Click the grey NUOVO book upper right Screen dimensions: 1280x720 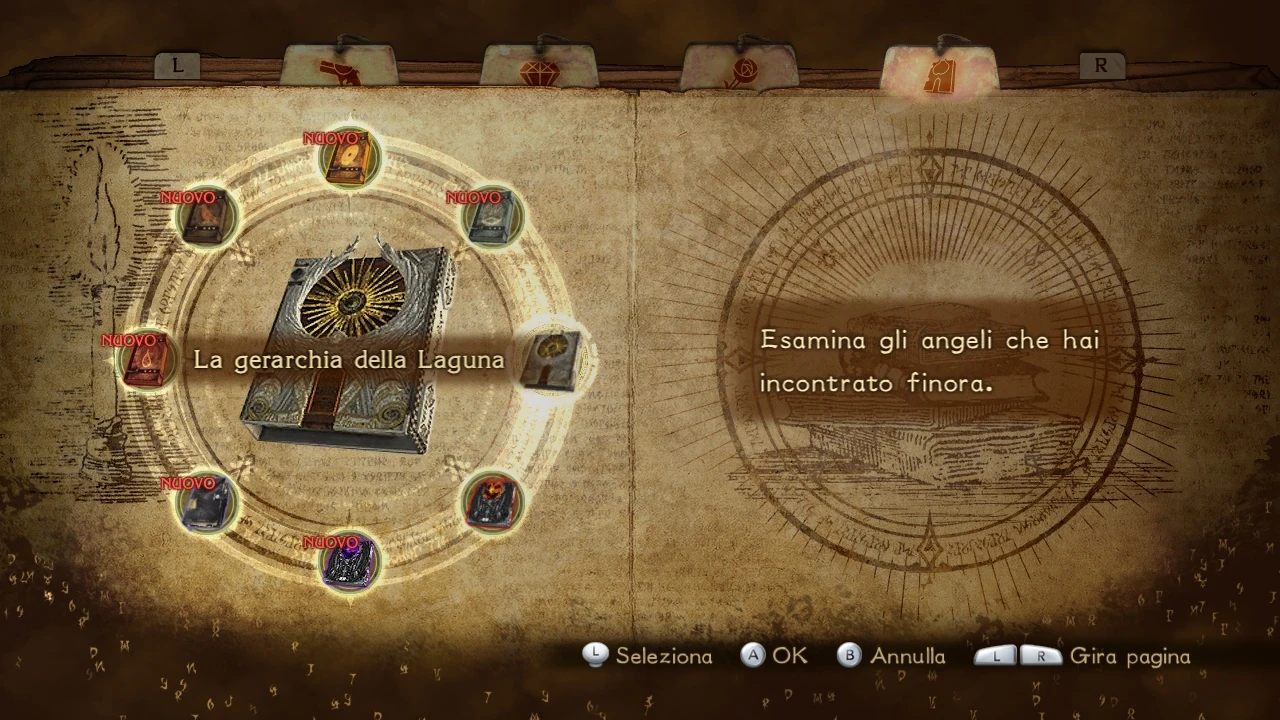click(489, 216)
